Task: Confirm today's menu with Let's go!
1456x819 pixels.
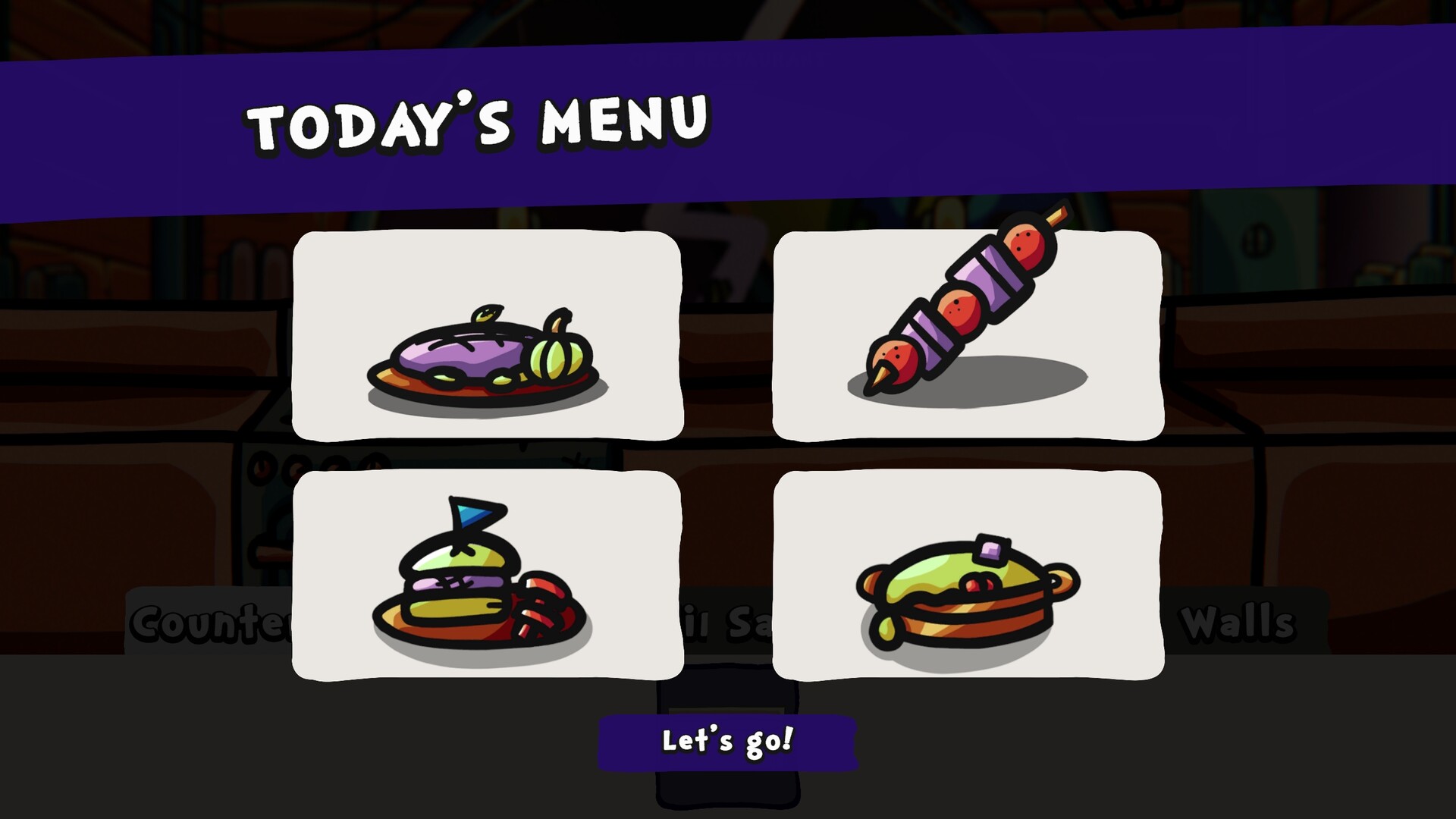Action: 728,742
